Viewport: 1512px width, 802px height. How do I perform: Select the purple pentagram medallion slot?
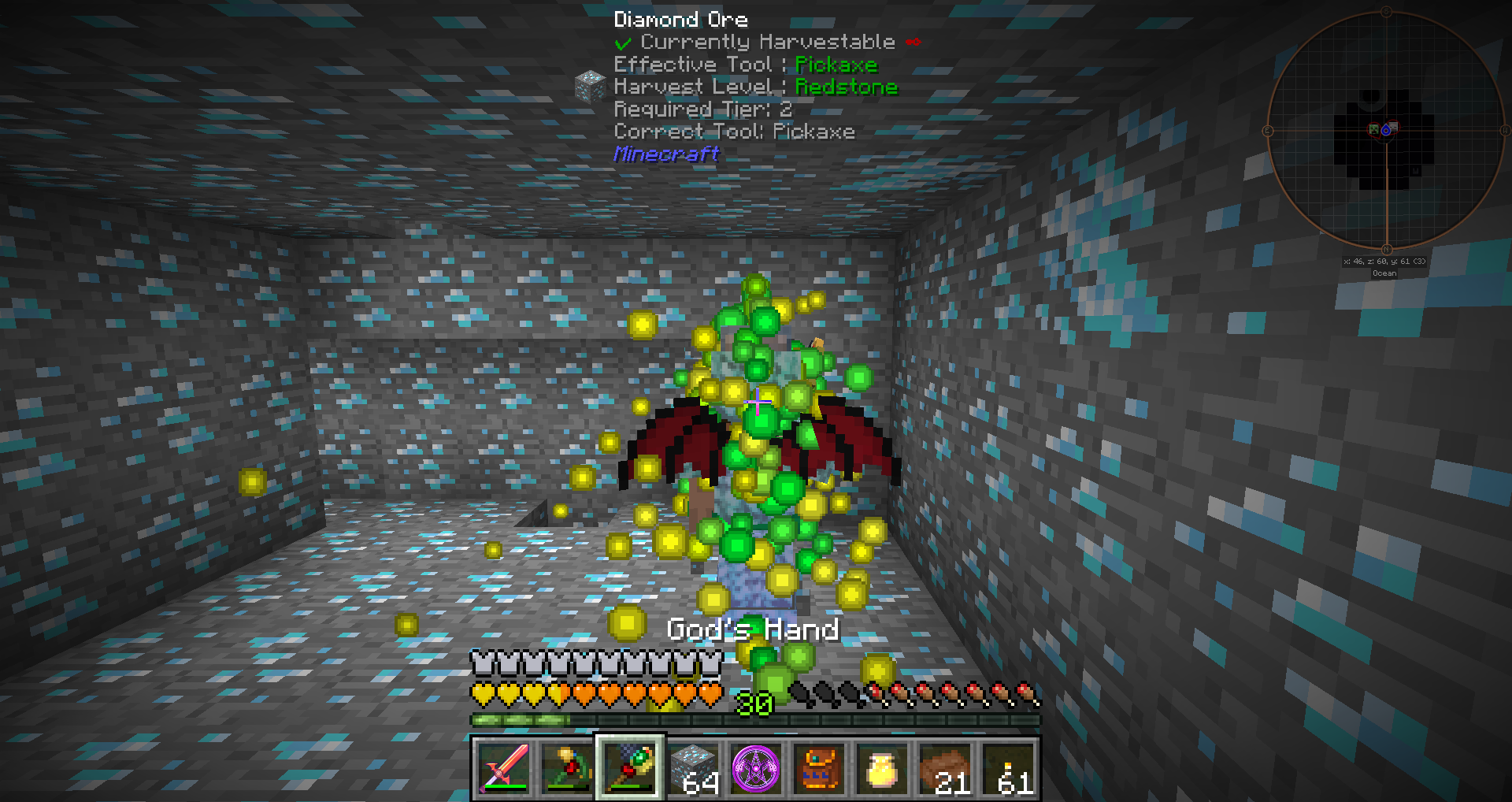[x=756, y=768]
